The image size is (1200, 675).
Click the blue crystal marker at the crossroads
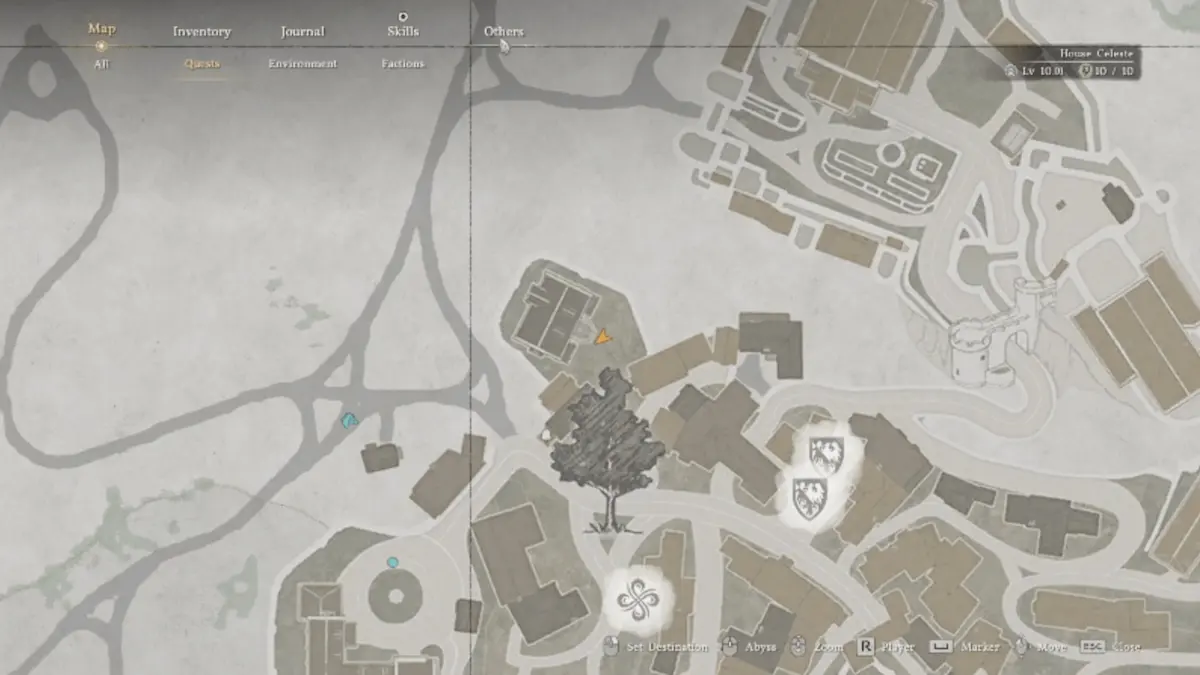click(349, 422)
